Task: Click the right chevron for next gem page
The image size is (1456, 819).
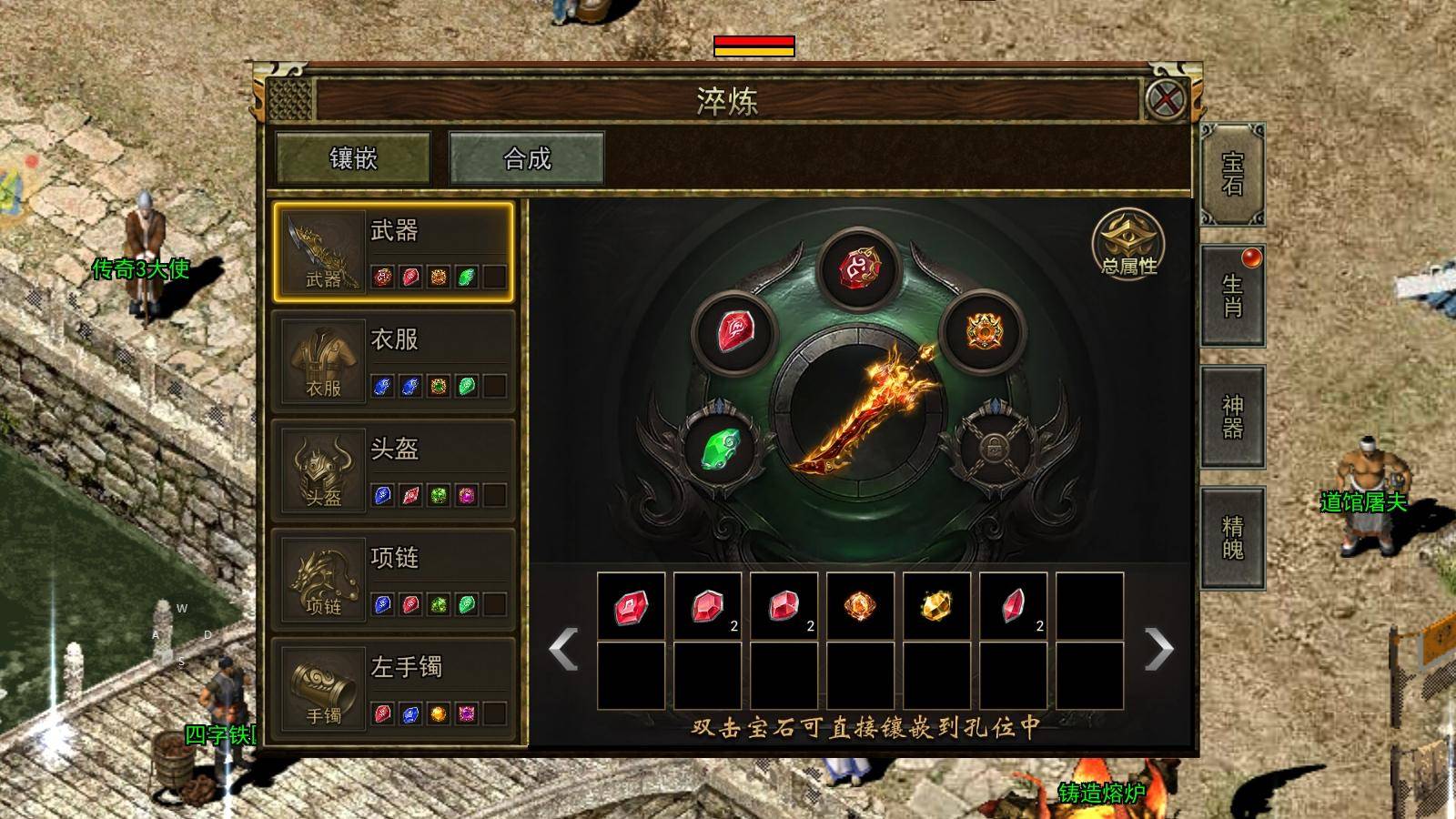Action: pyautogui.click(x=1158, y=651)
